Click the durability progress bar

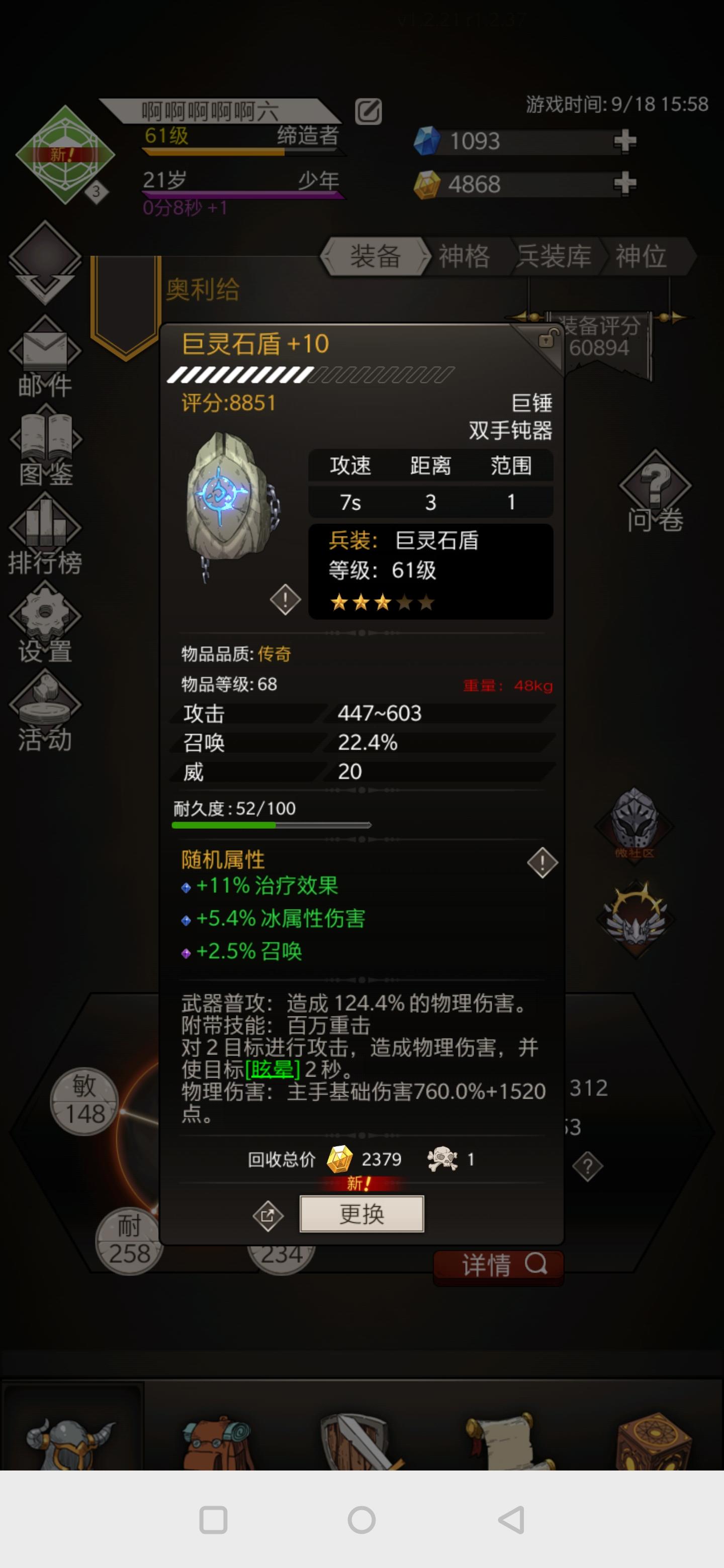272,825
